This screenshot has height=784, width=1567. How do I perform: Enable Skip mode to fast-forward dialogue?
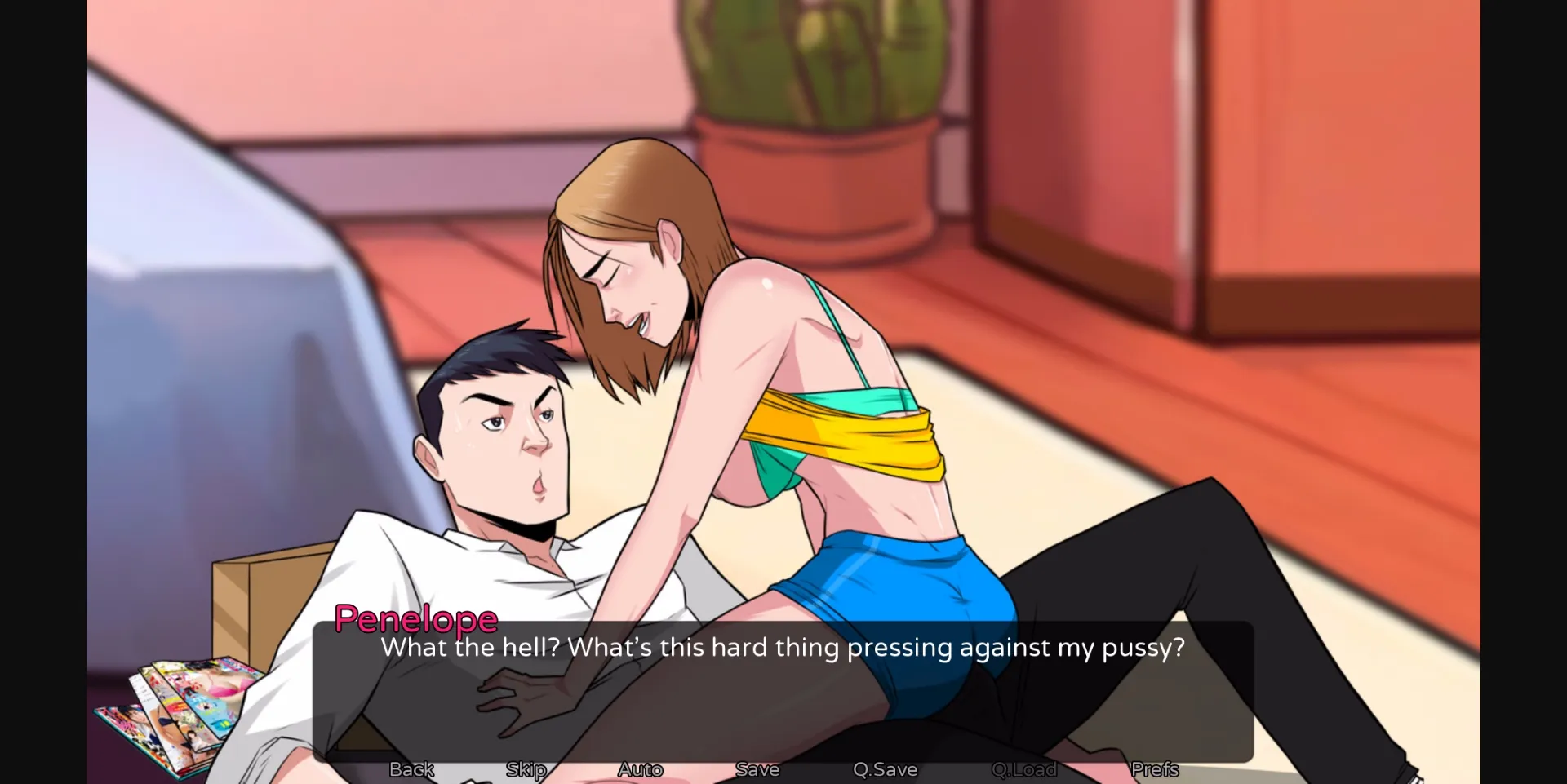(526, 768)
